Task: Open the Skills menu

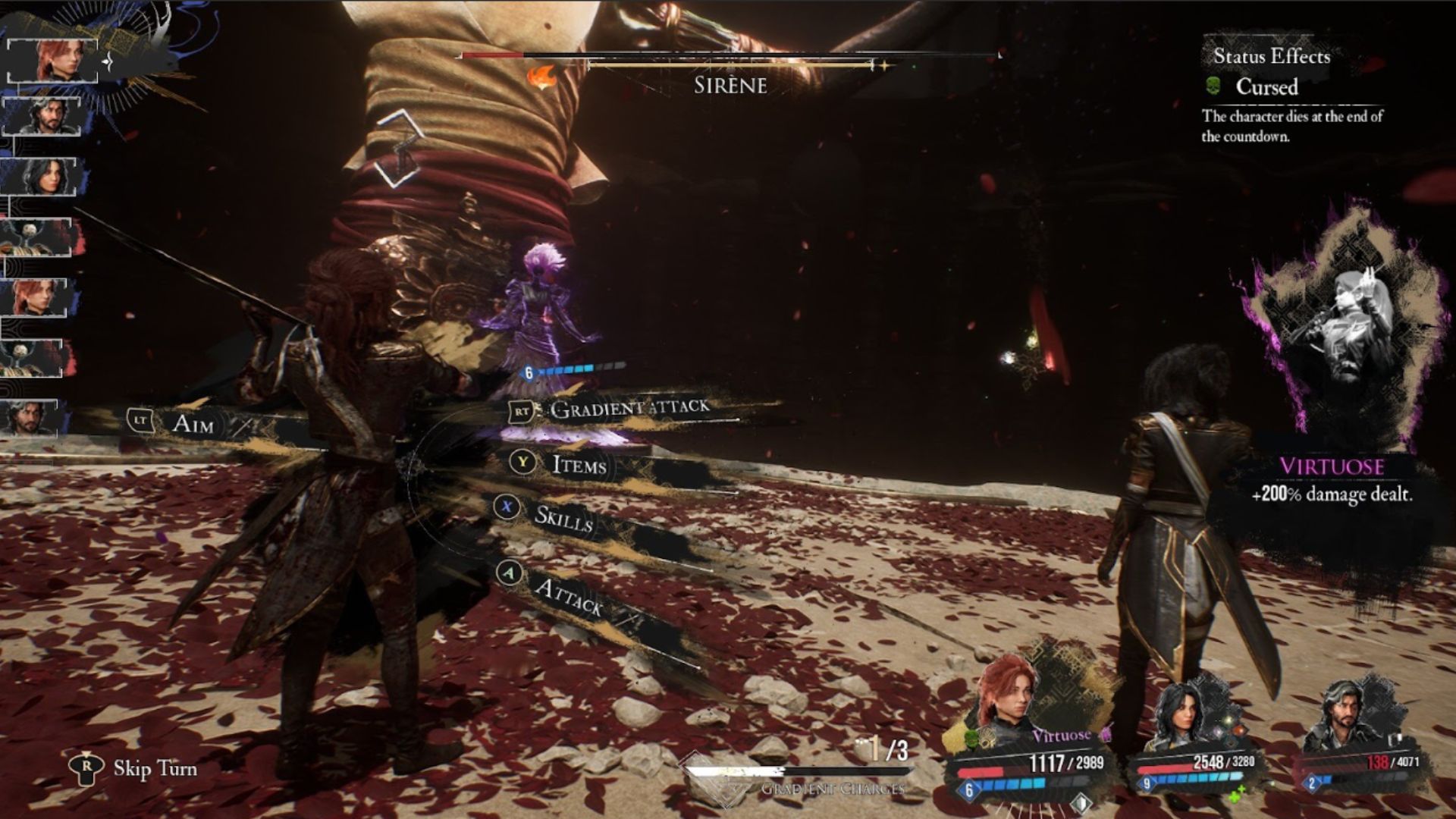Action: coord(563,517)
